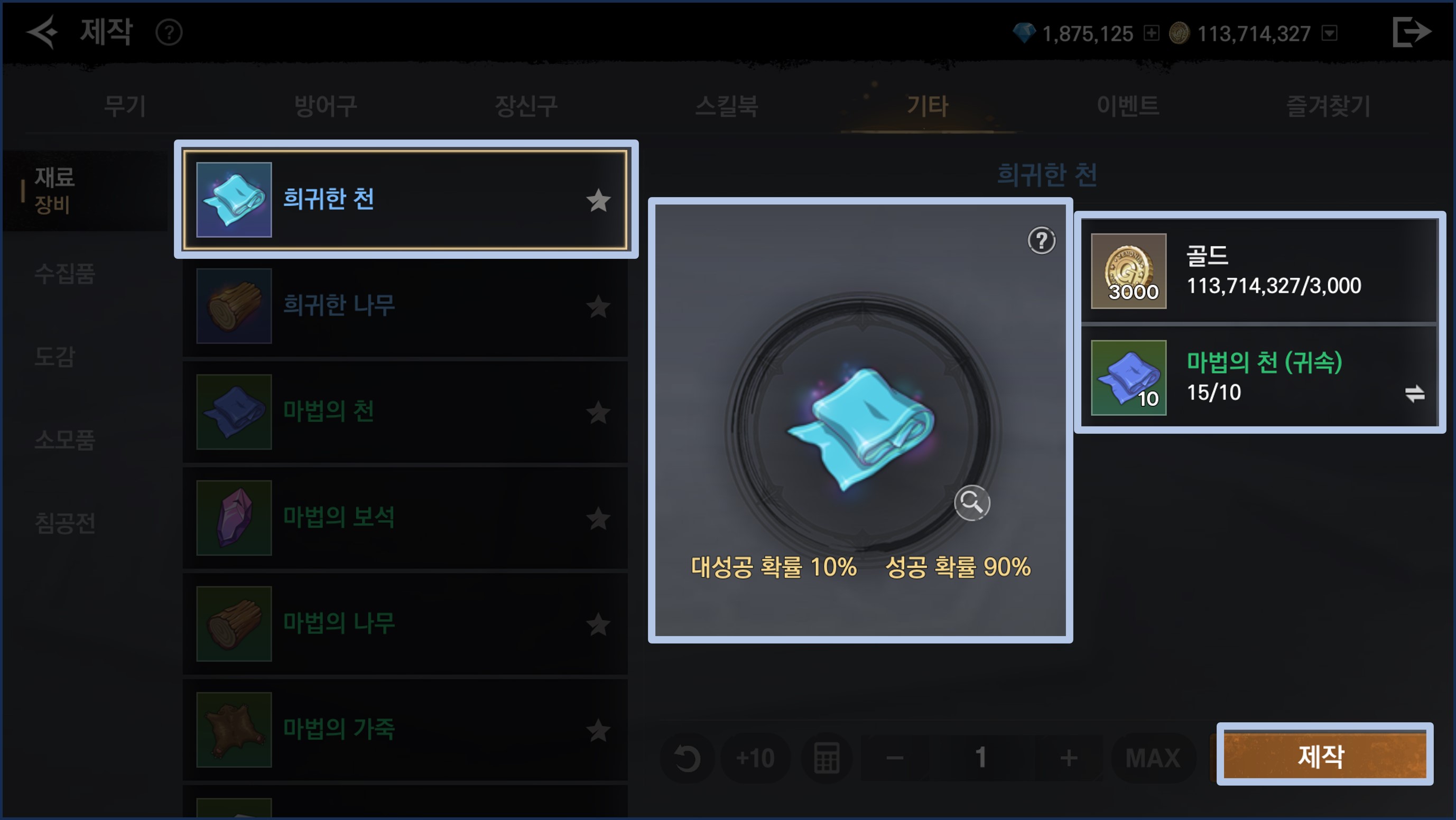Go to the 이벤트 tab

[x=1128, y=106]
